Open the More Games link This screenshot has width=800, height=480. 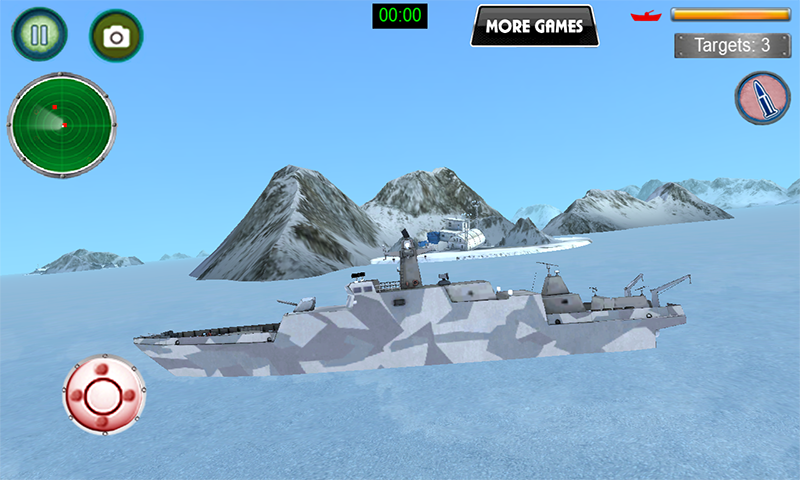[x=534, y=27]
